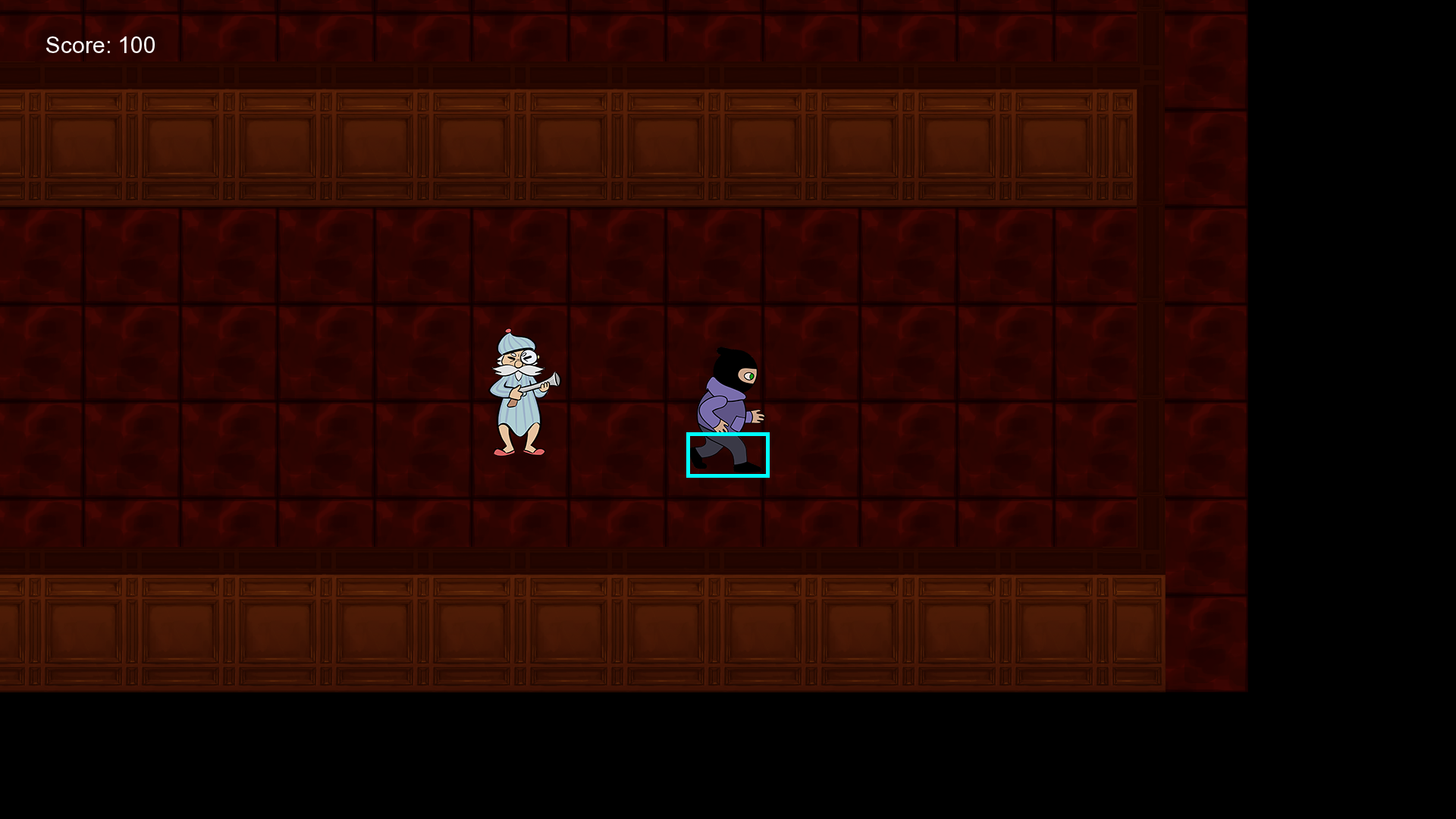Click the thief's black shoe
Image resolution: width=1456 pixels, height=819 pixels.
click(x=745, y=468)
